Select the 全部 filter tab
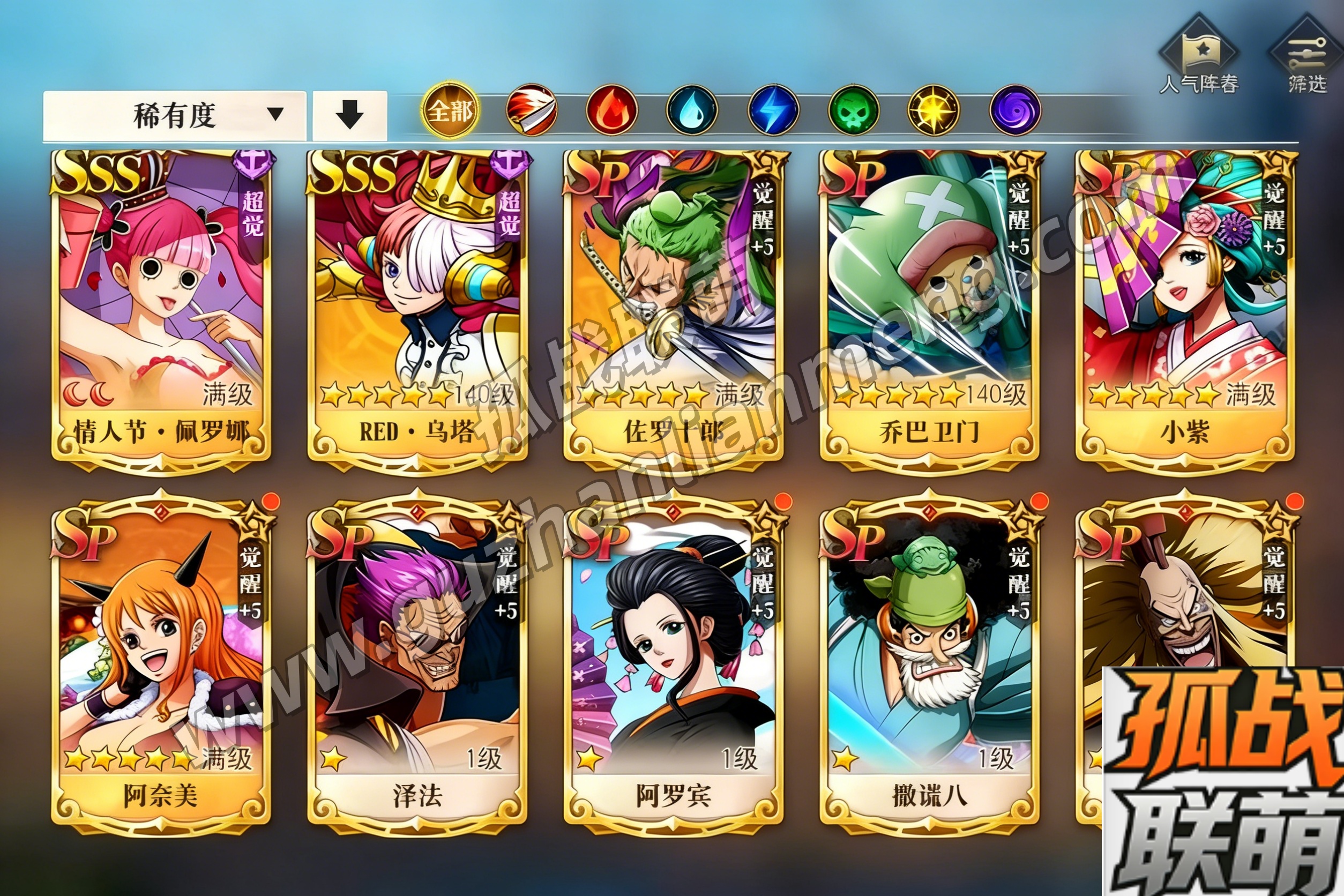Viewport: 1344px width, 896px height. pos(451,110)
